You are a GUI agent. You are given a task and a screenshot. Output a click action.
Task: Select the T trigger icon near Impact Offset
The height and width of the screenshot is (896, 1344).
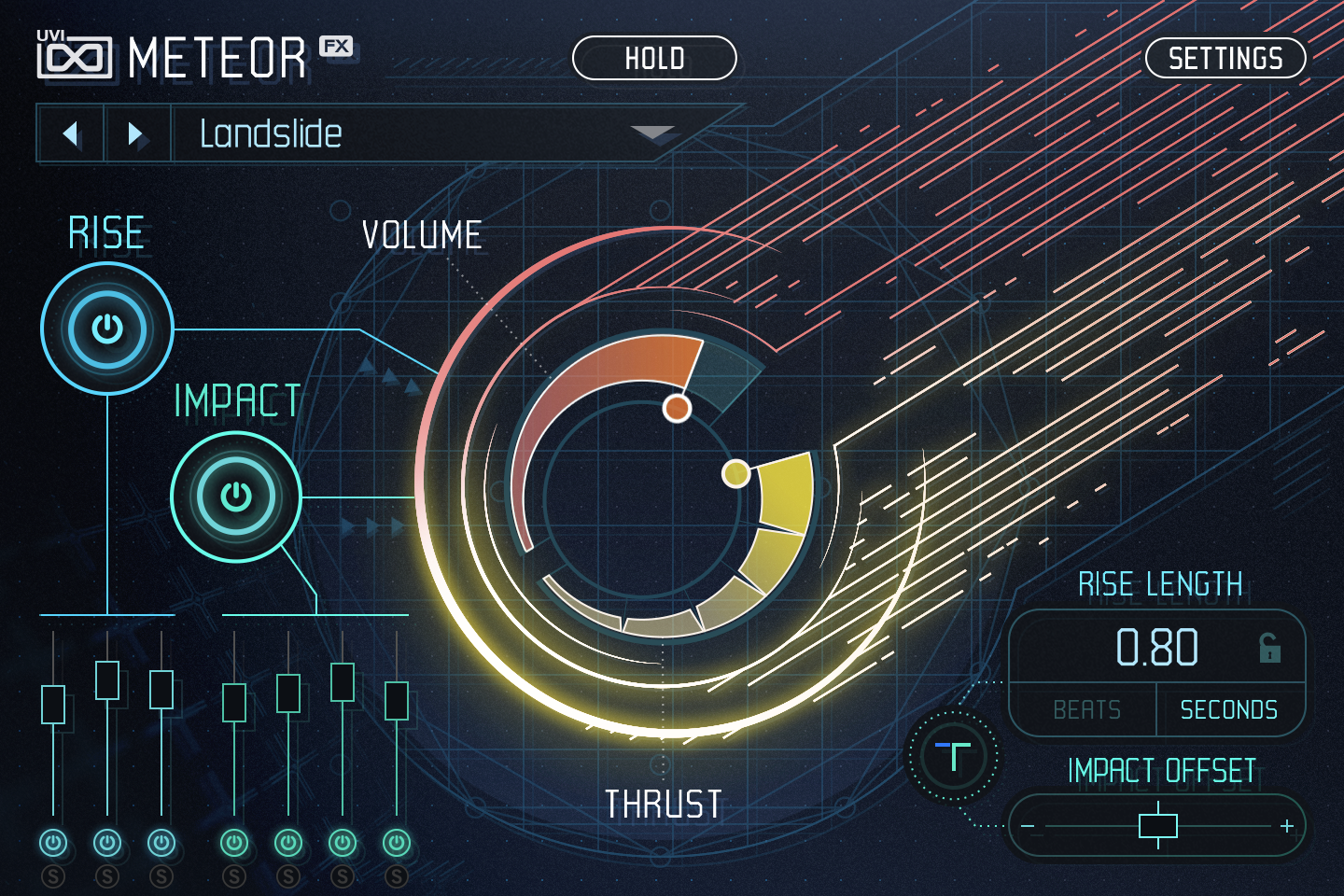pos(953,756)
